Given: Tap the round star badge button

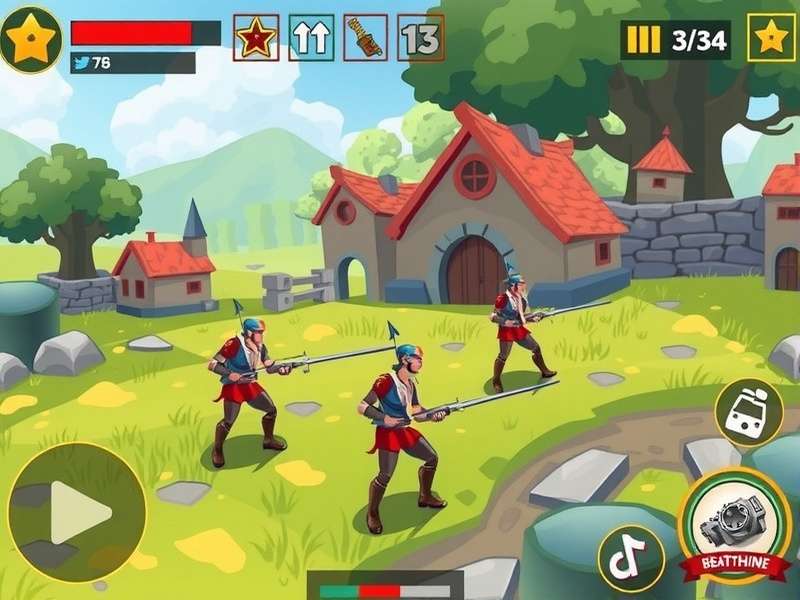Looking at the screenshot, I should [x=31, y=37].
